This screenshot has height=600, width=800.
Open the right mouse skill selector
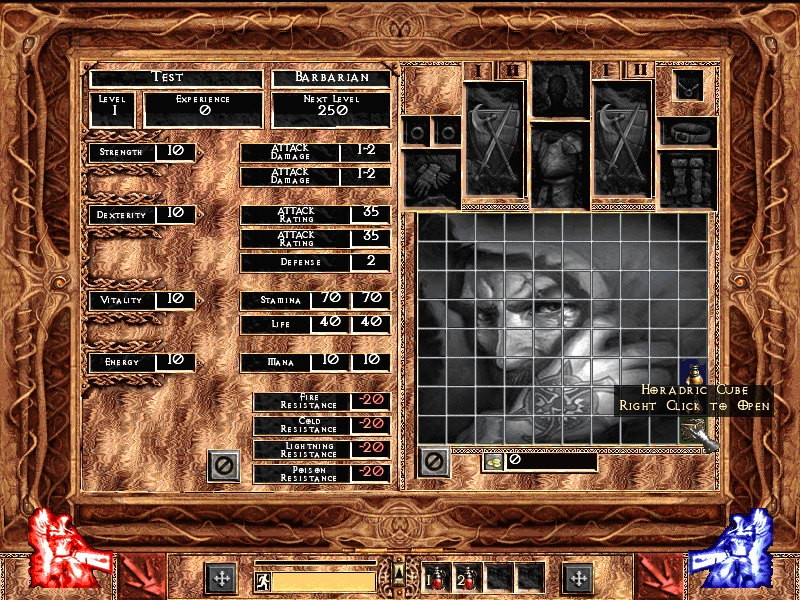578,578
